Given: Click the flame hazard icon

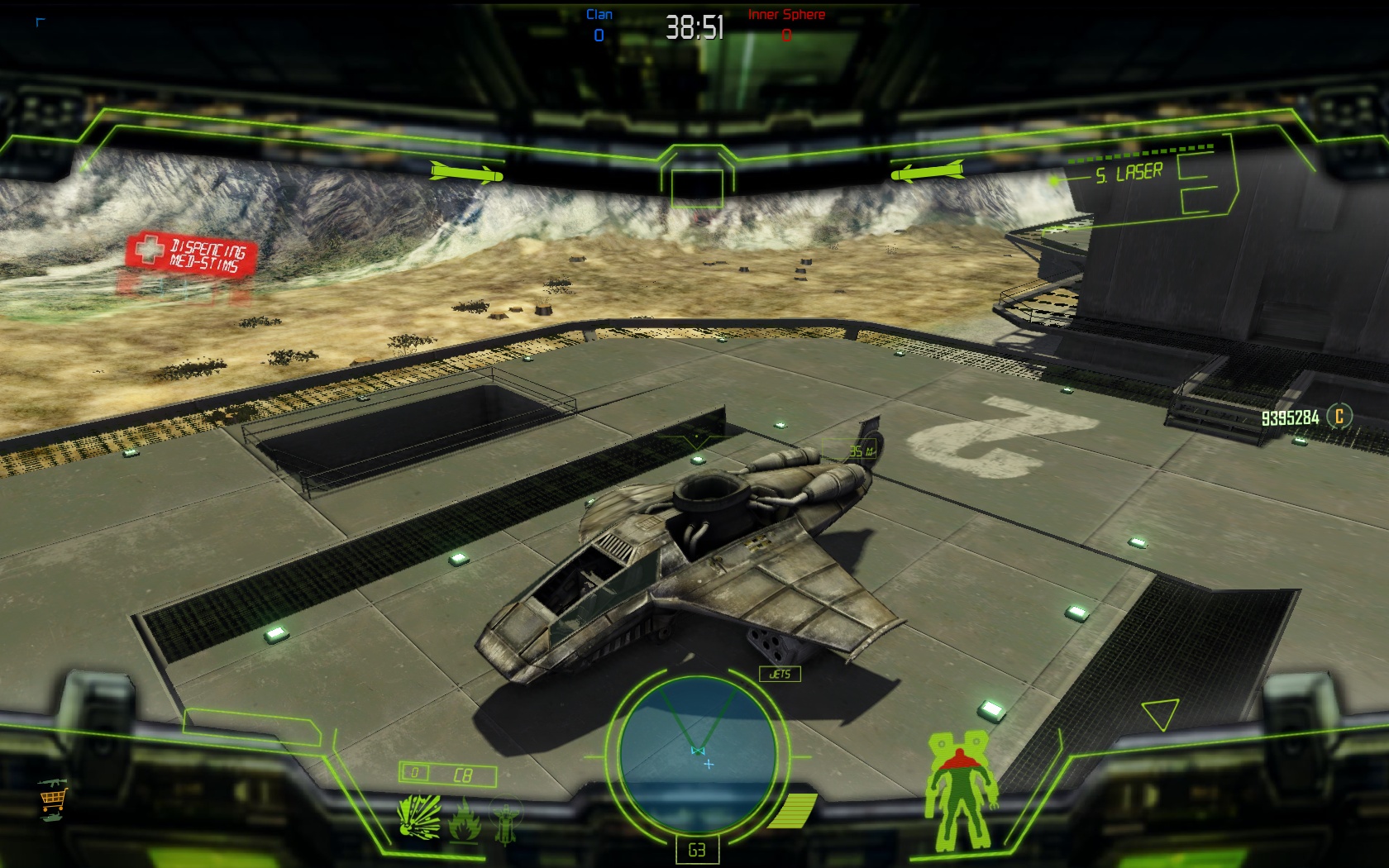Looking at the screenshot, I should (465, 819).
